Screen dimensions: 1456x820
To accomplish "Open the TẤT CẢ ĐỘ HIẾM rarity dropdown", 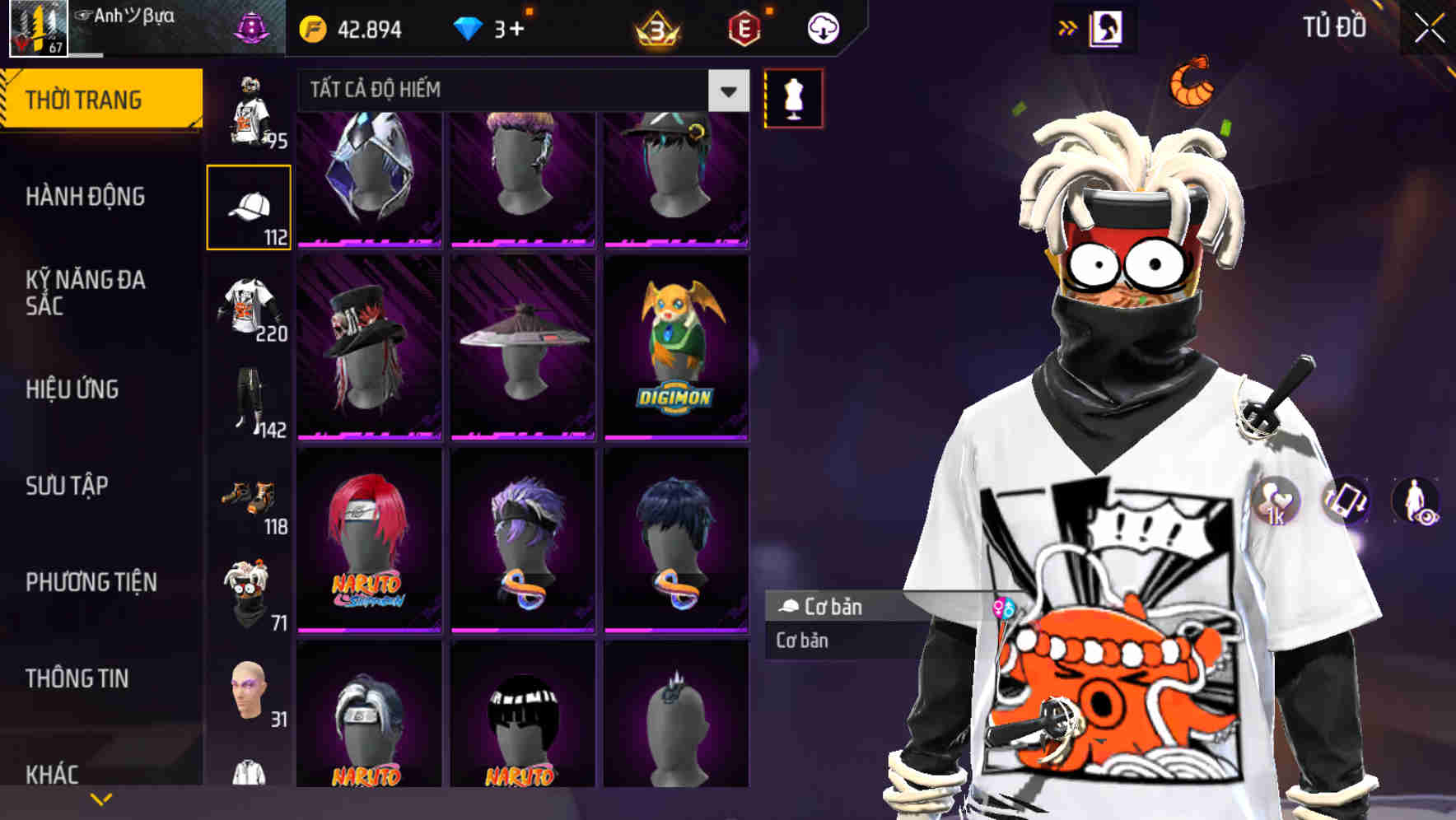I will click(517, 91).
